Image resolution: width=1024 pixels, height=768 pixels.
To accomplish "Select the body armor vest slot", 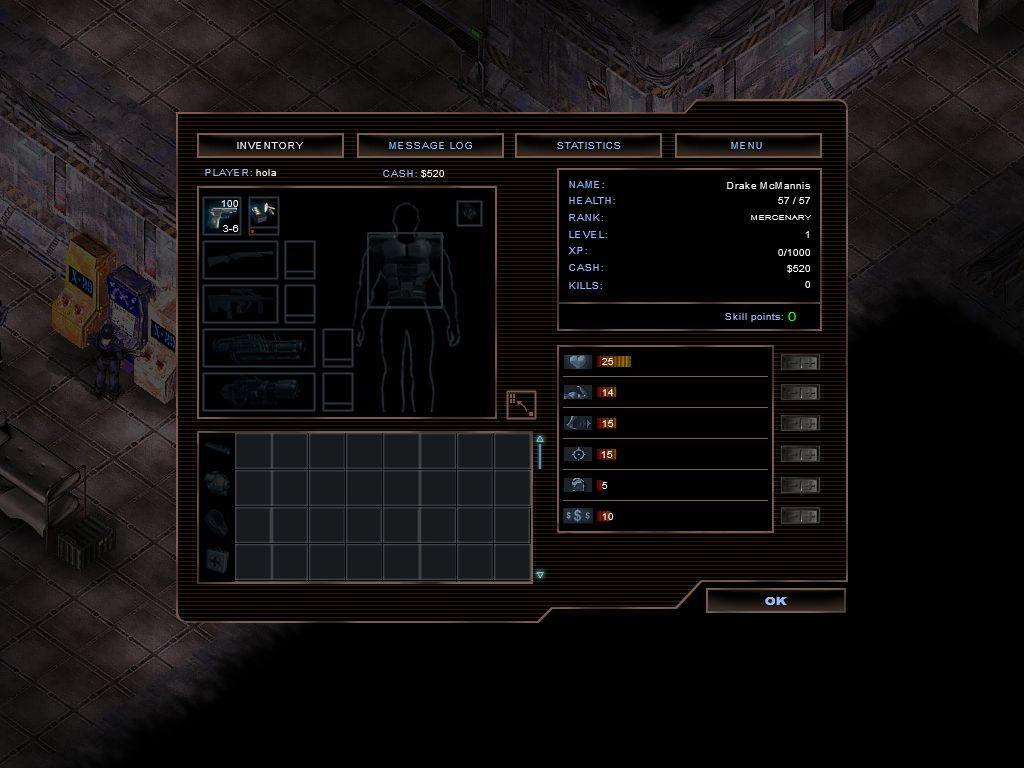I will (x=405, y=270).
